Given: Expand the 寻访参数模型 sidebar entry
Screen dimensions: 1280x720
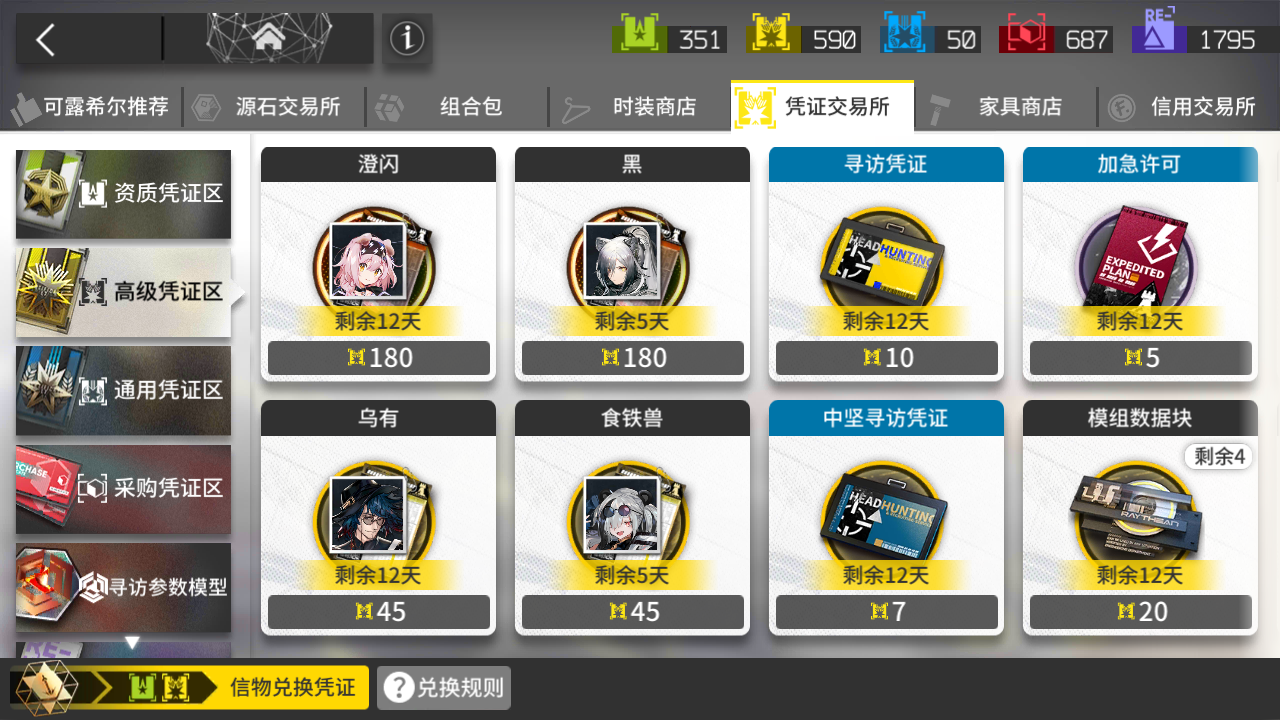Looking at the screenshot, I should [x=123, y=588].
